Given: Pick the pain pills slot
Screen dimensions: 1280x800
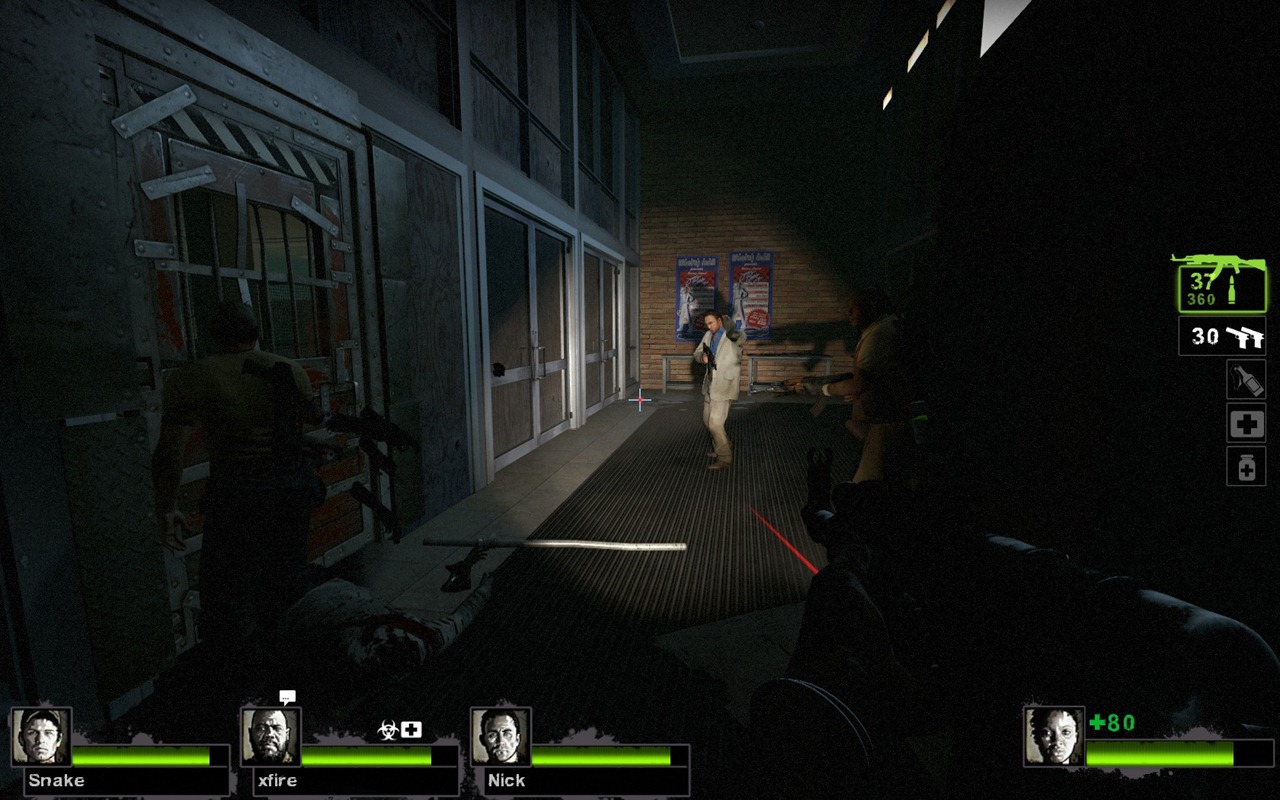Looking at the screenshot, I should (1246, 466).
